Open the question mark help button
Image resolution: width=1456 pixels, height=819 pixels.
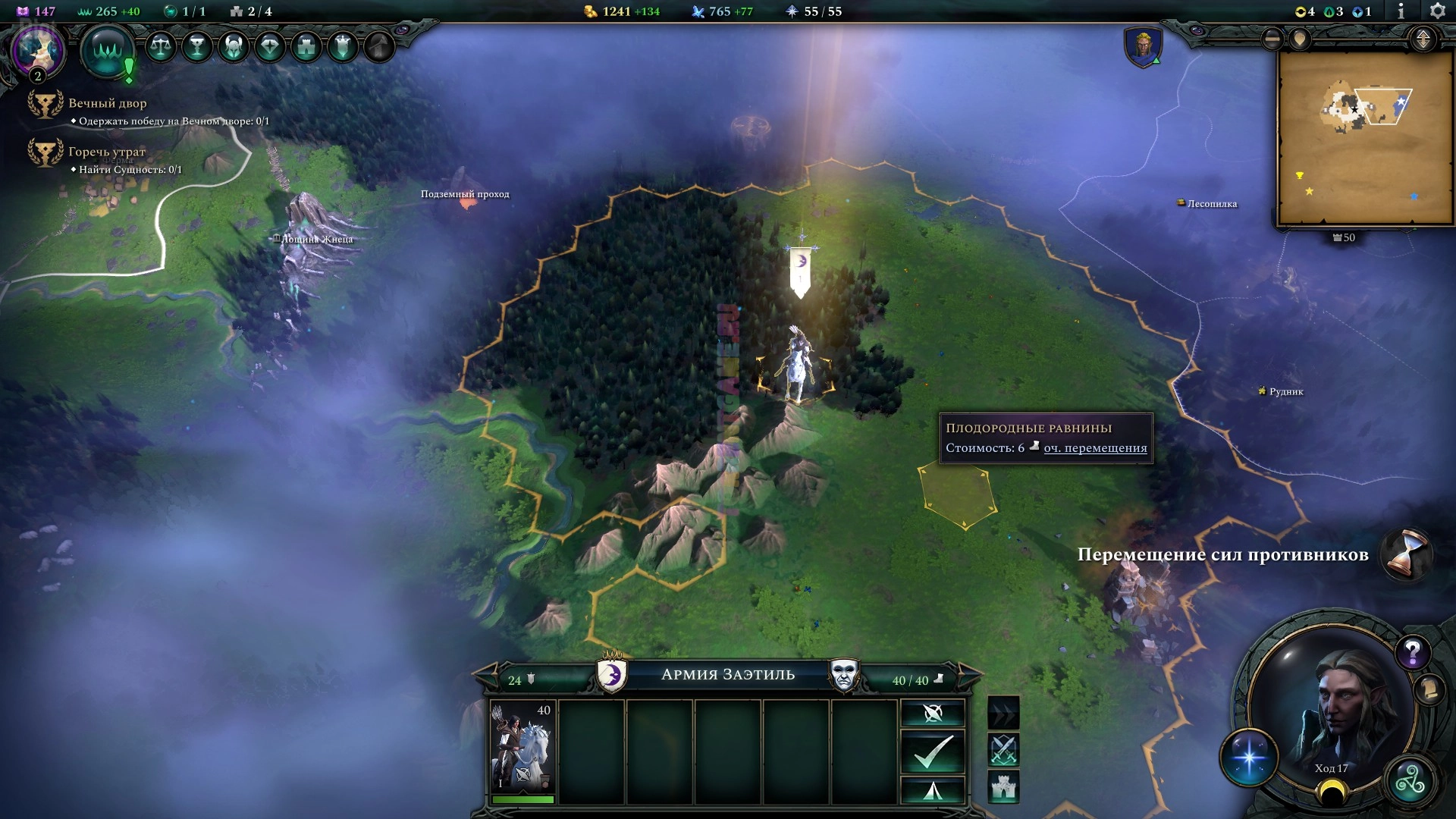(x=1412, y=651)
